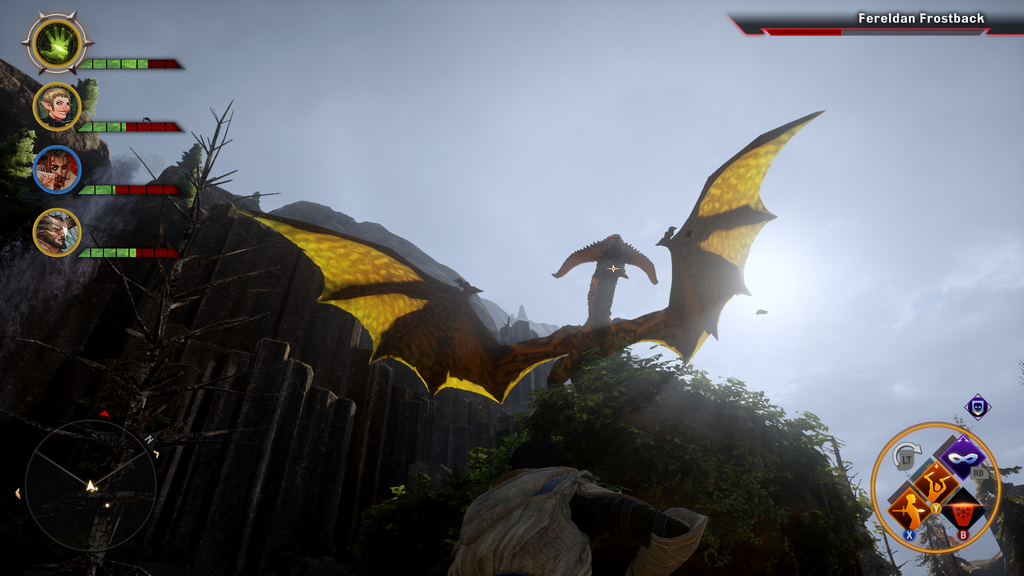The height and width of the screenshot is (576, 1024).
Task: Choose the horned Qunari party member portrait
Action: [57, 232]
